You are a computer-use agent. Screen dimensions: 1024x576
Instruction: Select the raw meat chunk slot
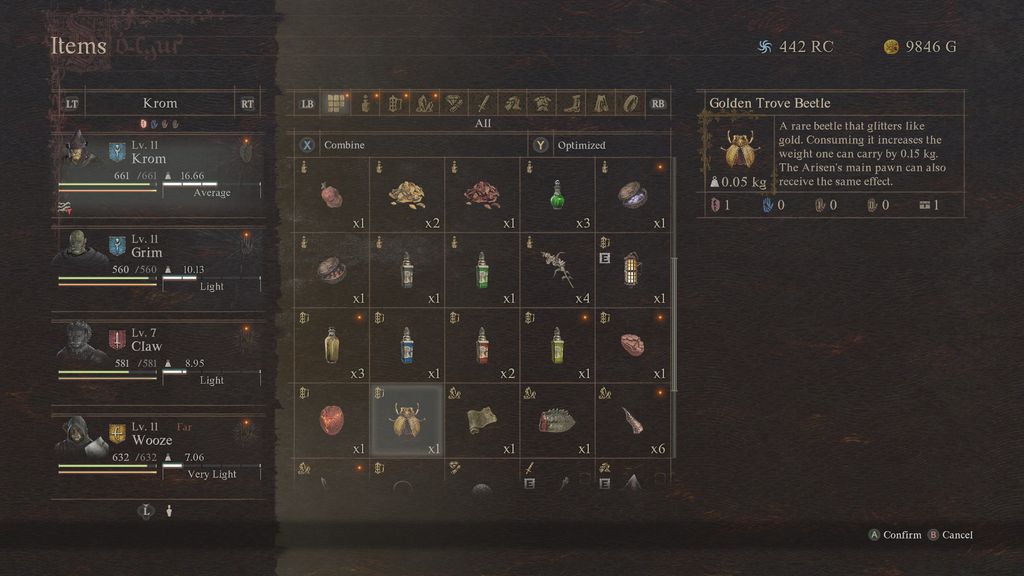[x=632, y=345]
